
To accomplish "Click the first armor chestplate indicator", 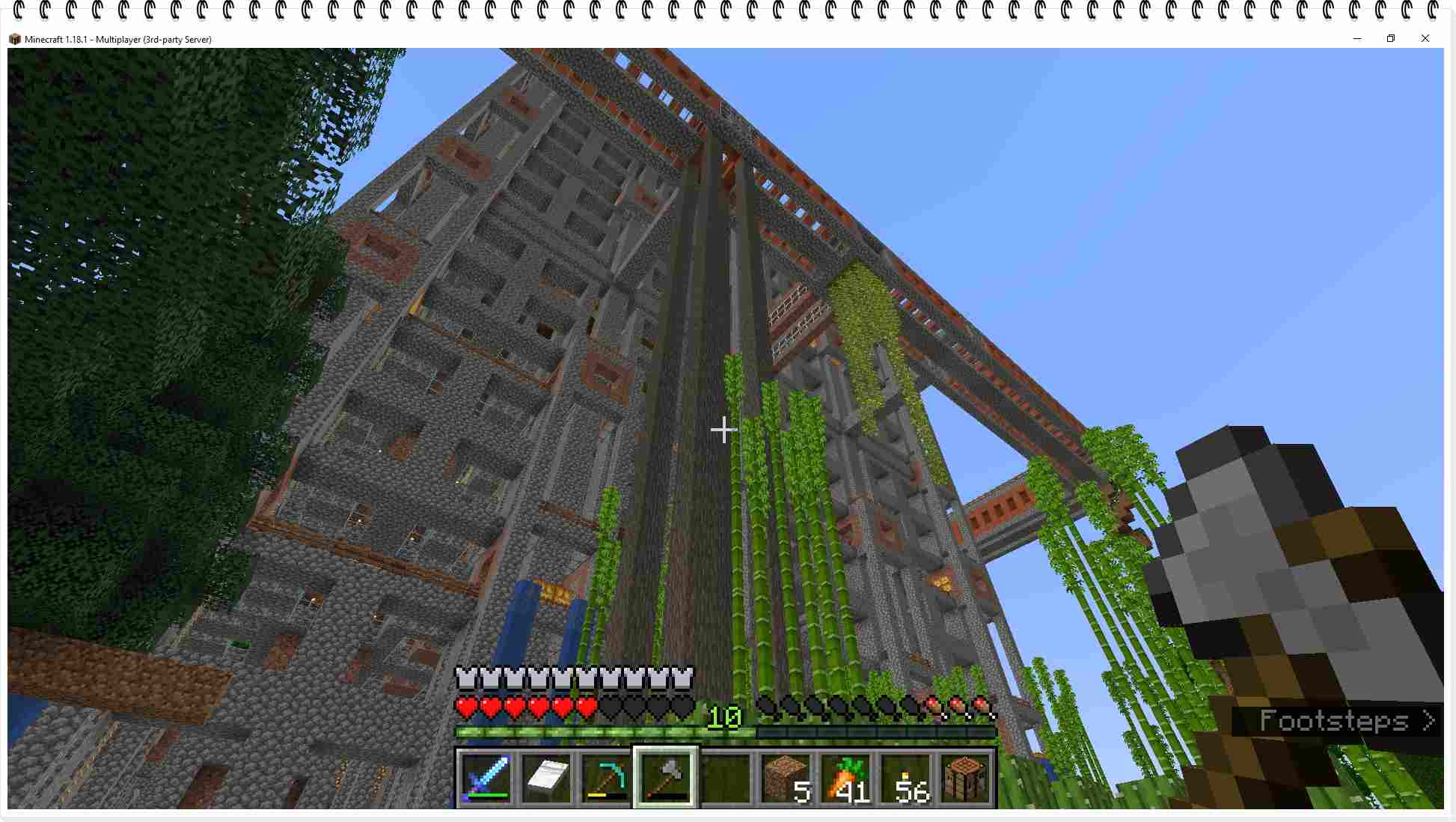I will pyautogui.click(x=467, y=680).
